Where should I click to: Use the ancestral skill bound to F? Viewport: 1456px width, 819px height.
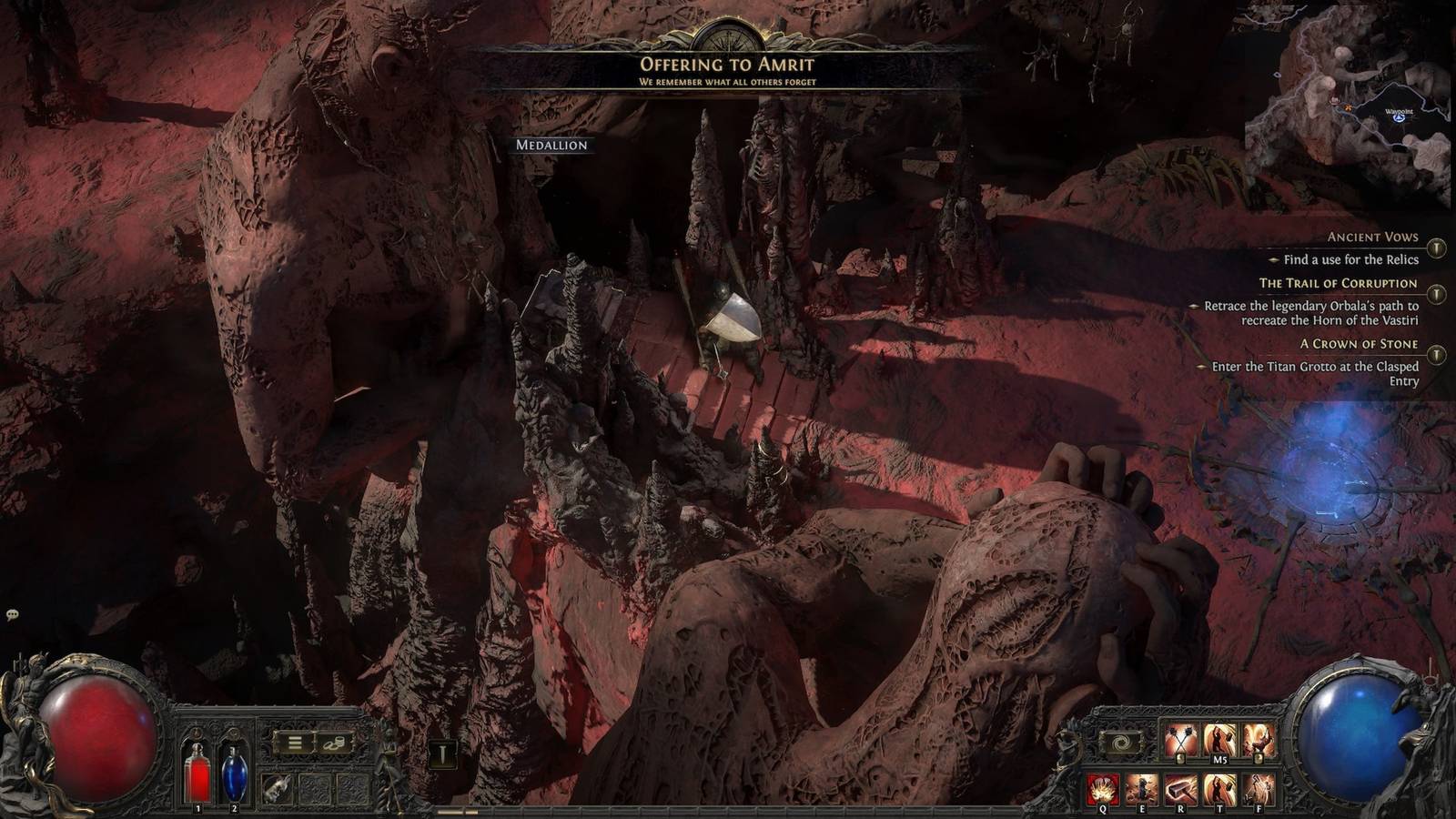(1258, 787)
